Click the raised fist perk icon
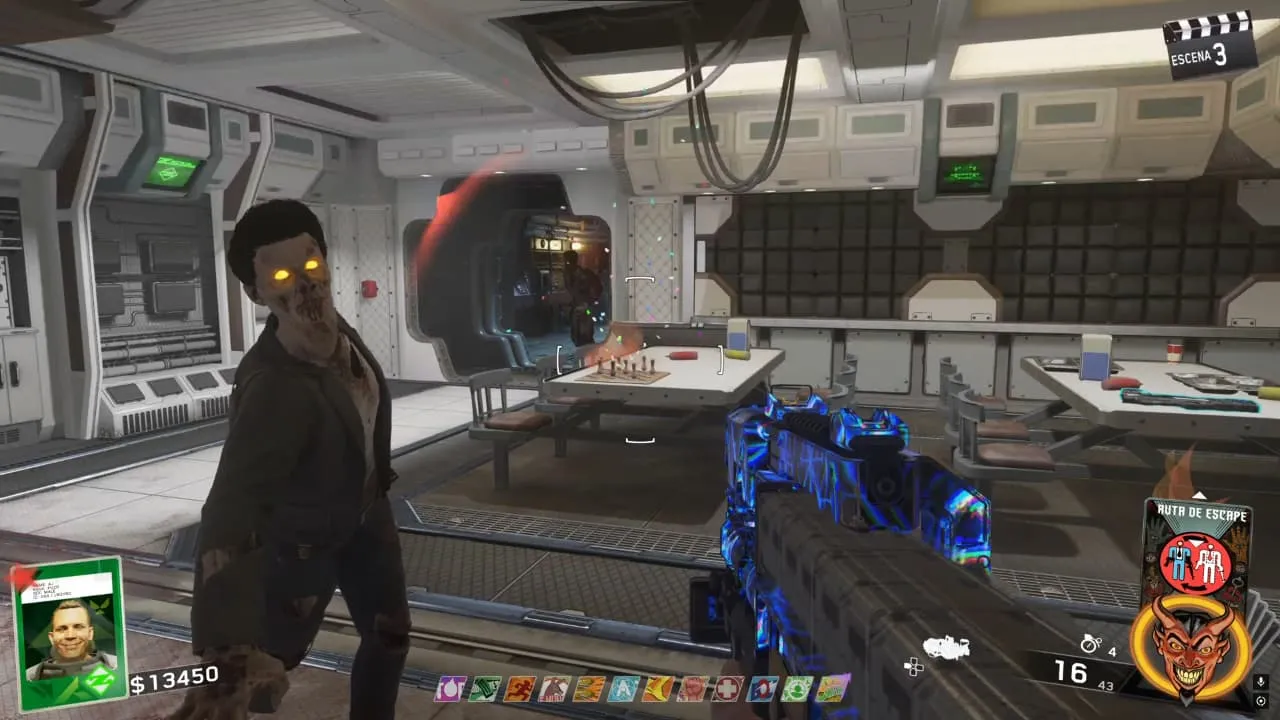The image size is (1280, 720). click(x=693, y=688)
